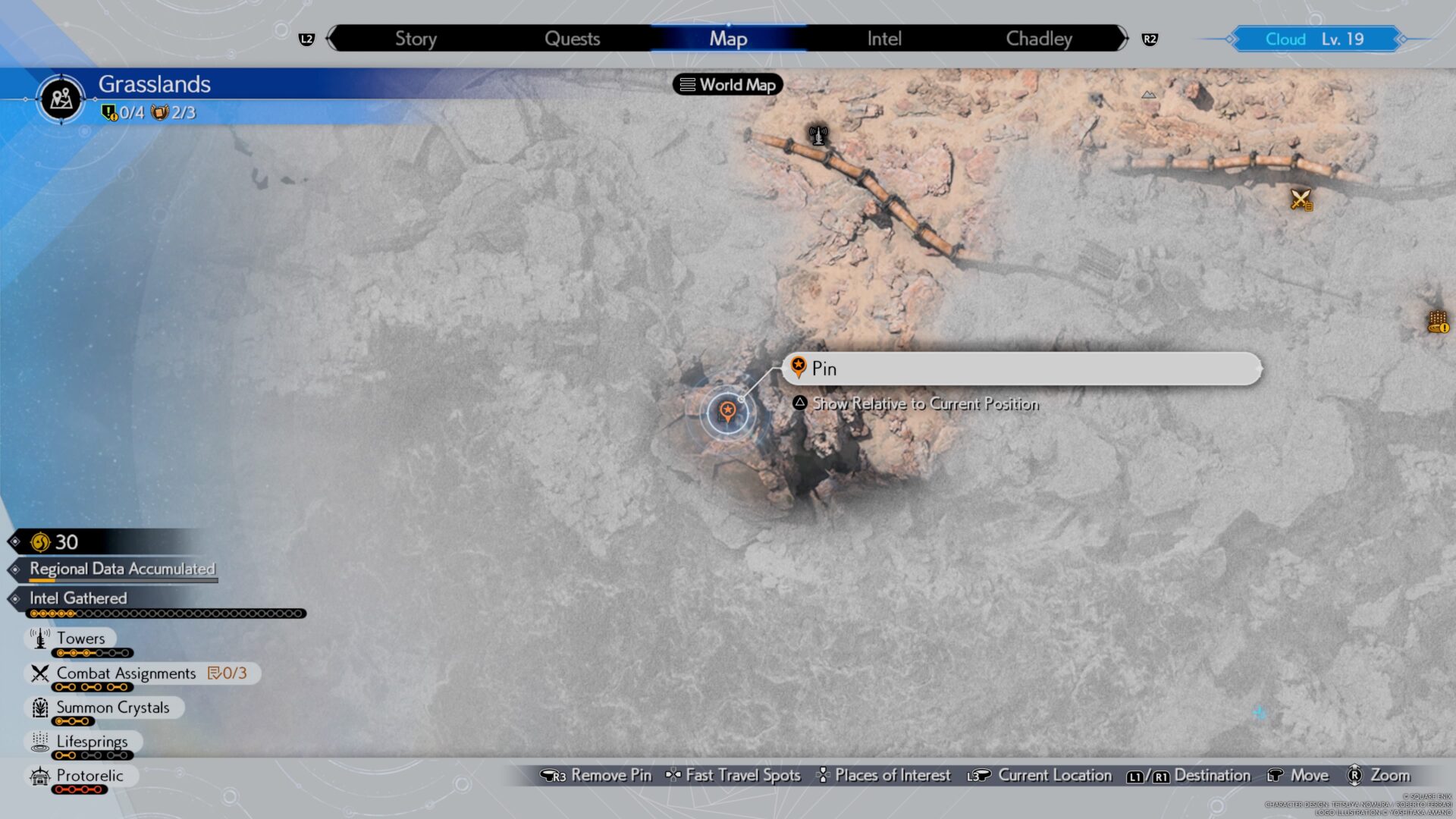The height and width of the screenshot is (819, 1456).
Task: Choose the Summon Crystals legend entry
Action: (x=112, y=708)
